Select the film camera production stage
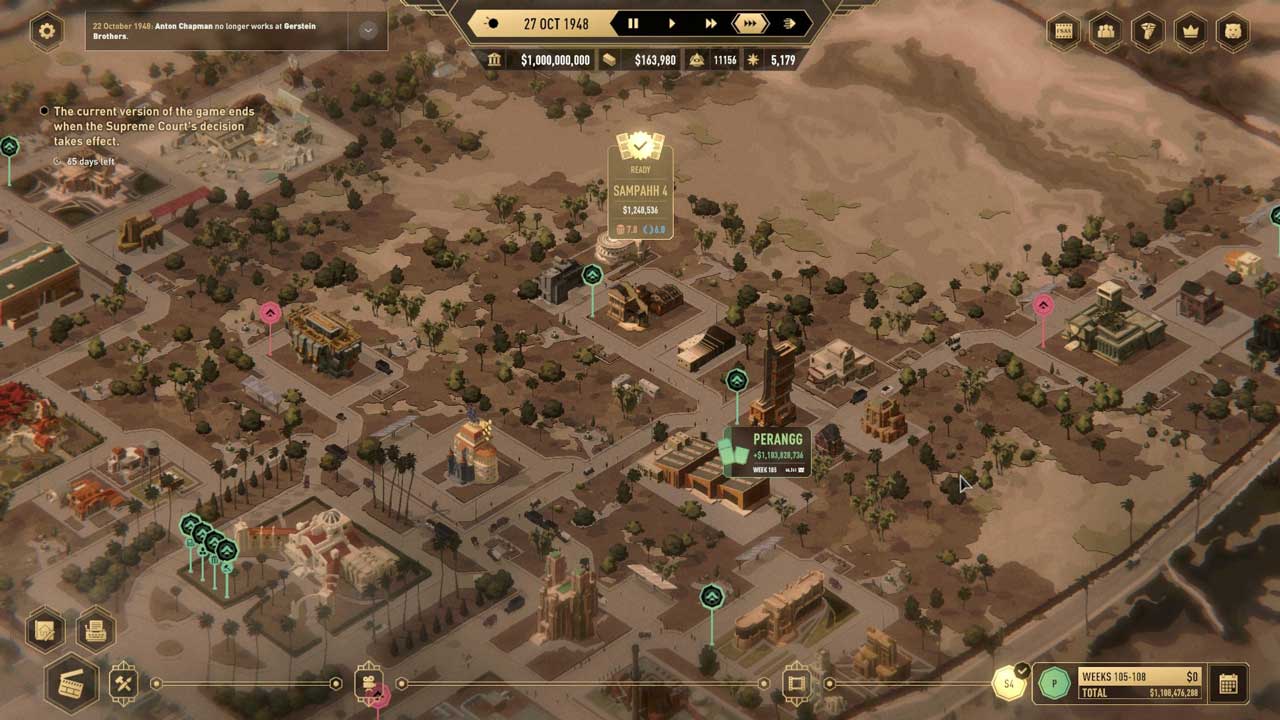This screenshot has width=1280, height=720. click(x=368, y=684)
